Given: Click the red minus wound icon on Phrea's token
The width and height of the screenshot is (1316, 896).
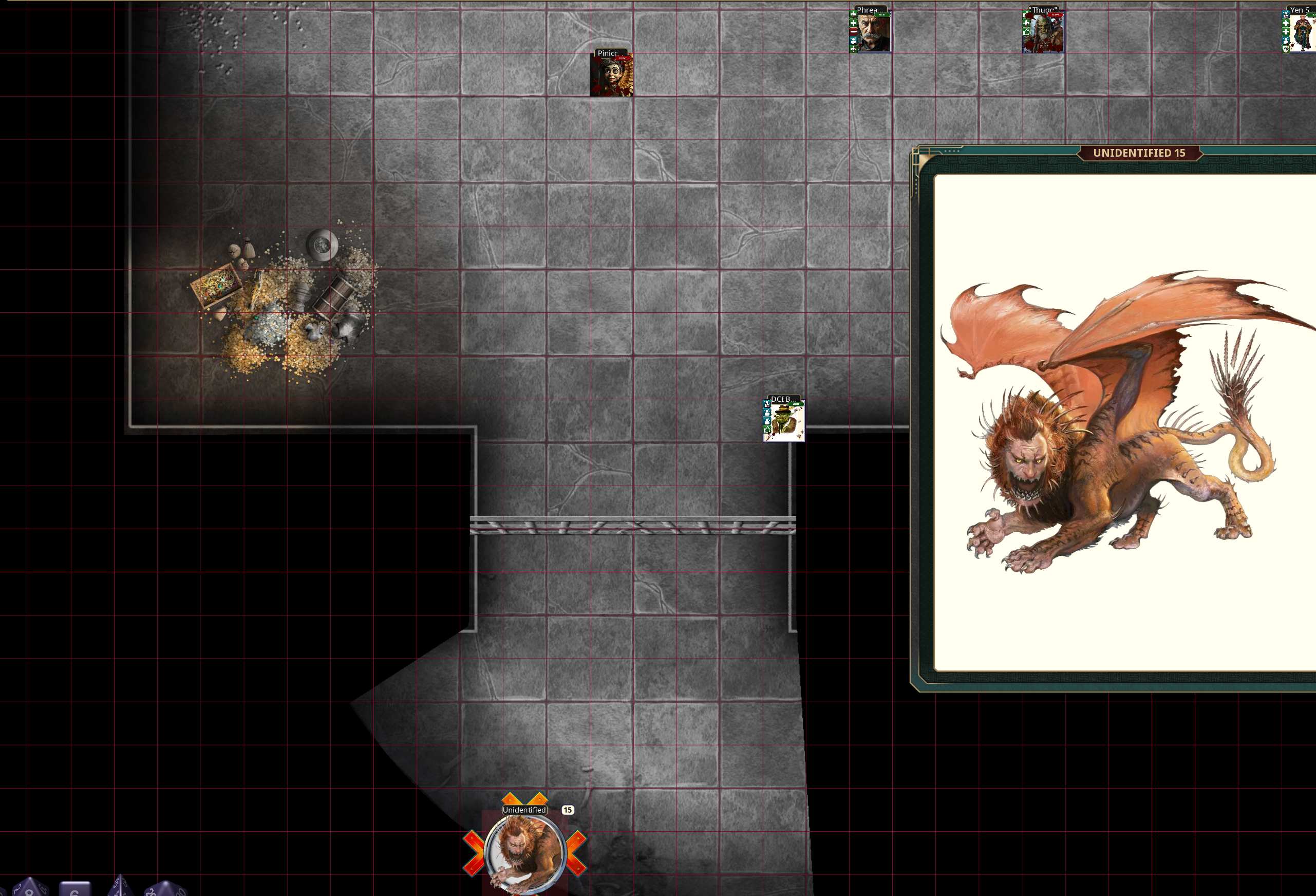Looking at the screenshot, I should tap(854, 32).
